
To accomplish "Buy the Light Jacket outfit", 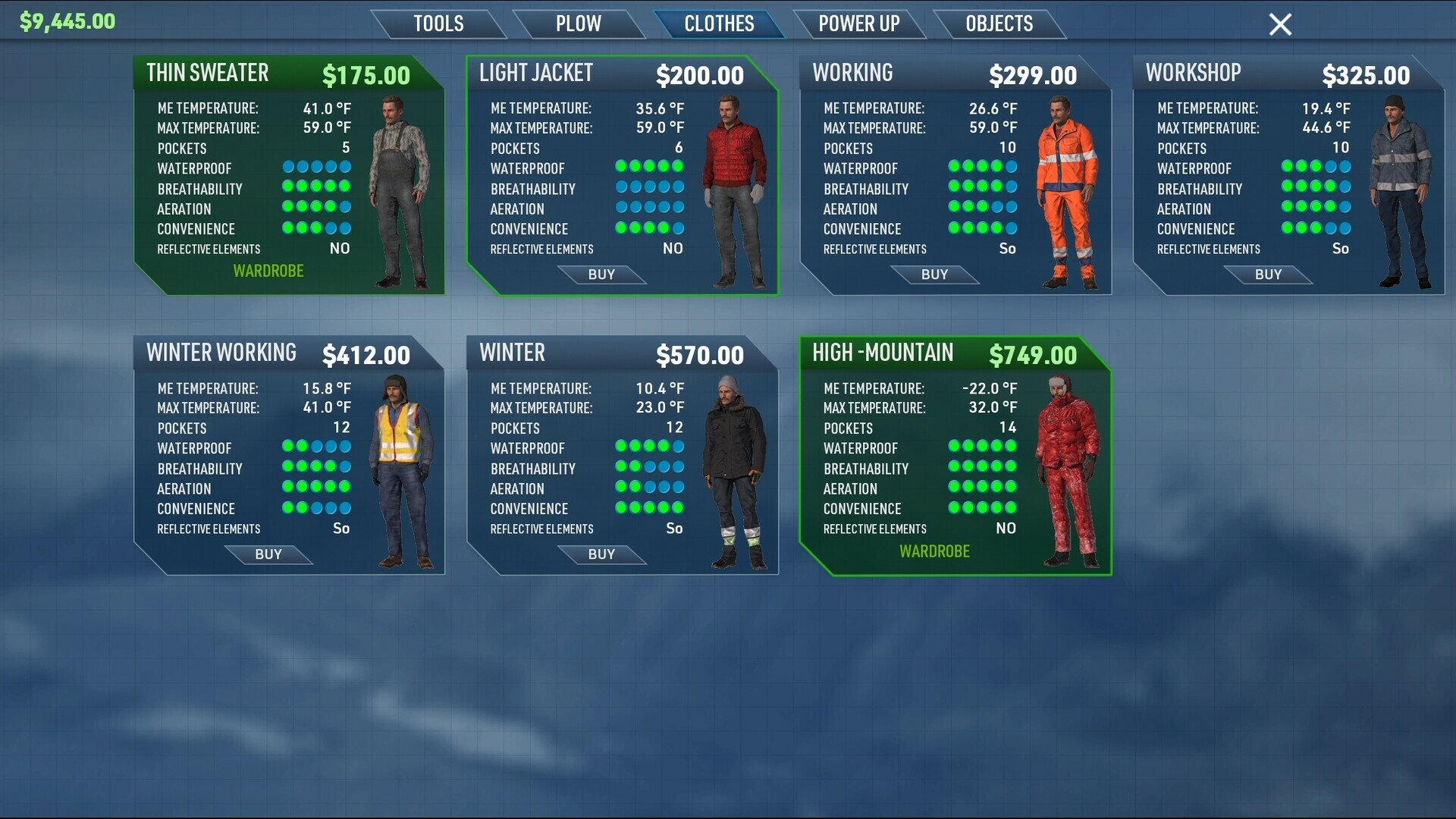I will pos(602,275).
